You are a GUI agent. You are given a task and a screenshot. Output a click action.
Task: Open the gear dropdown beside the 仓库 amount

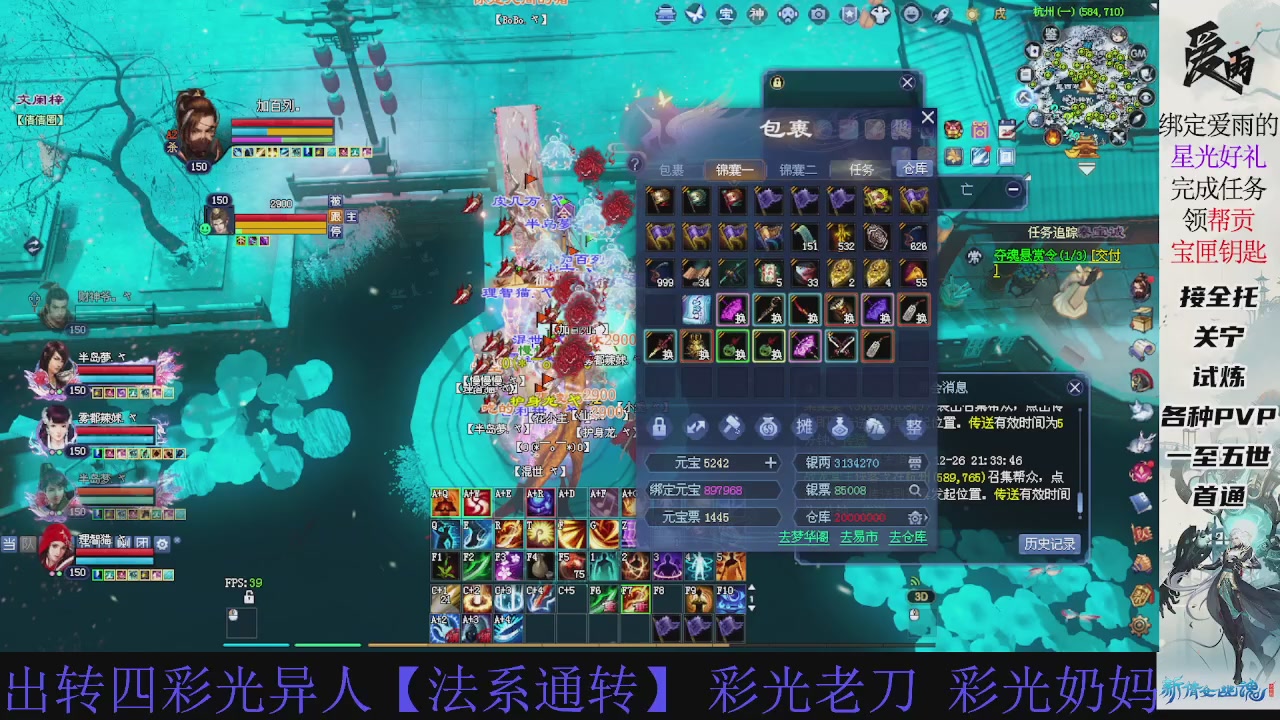[x=915, y=517]
